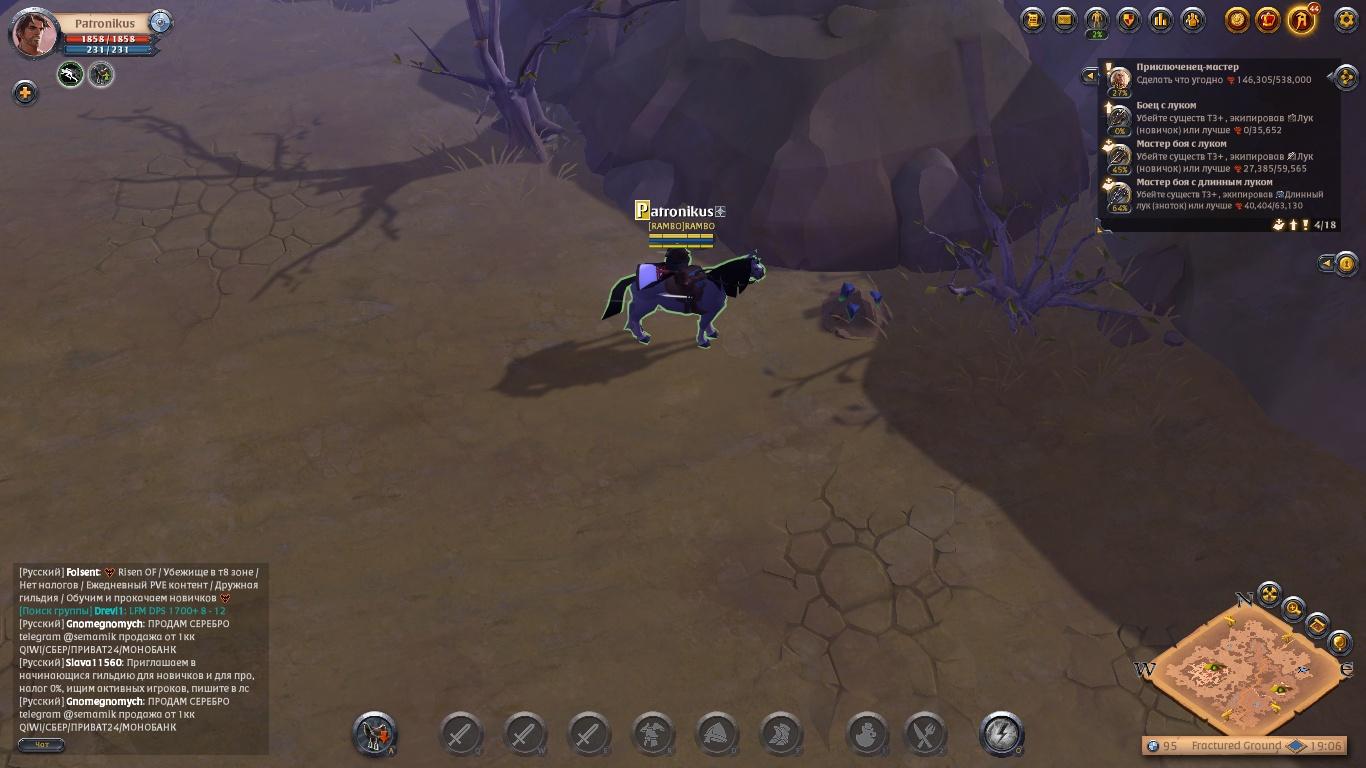Image resolution: width=1366 pixels, height=768 pixels.
Task: Select the Приключенец-мастер quest entry
Action: 1187,67
